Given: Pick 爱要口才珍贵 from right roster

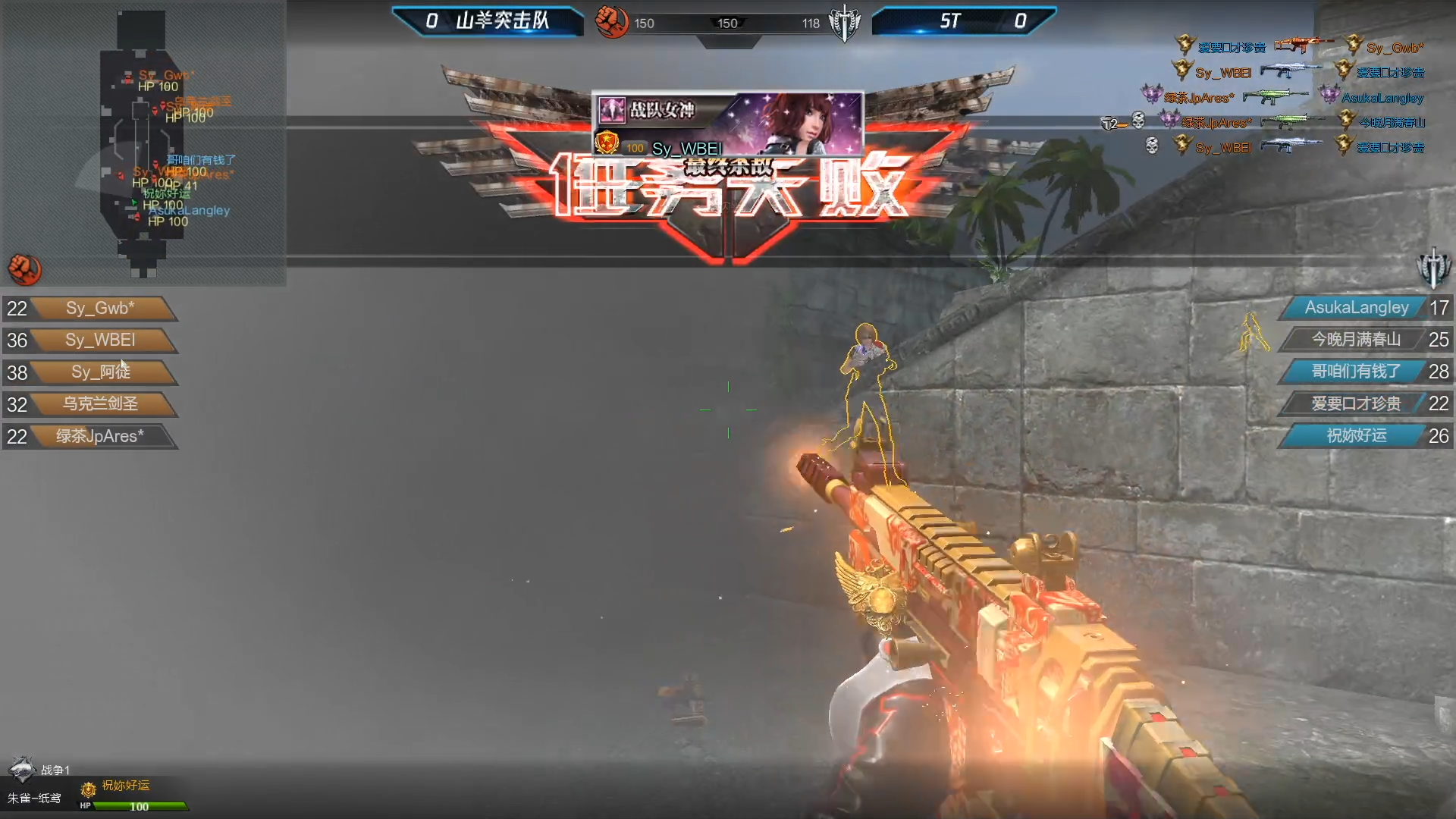Looking at the screenshot, I should 1356,404.
